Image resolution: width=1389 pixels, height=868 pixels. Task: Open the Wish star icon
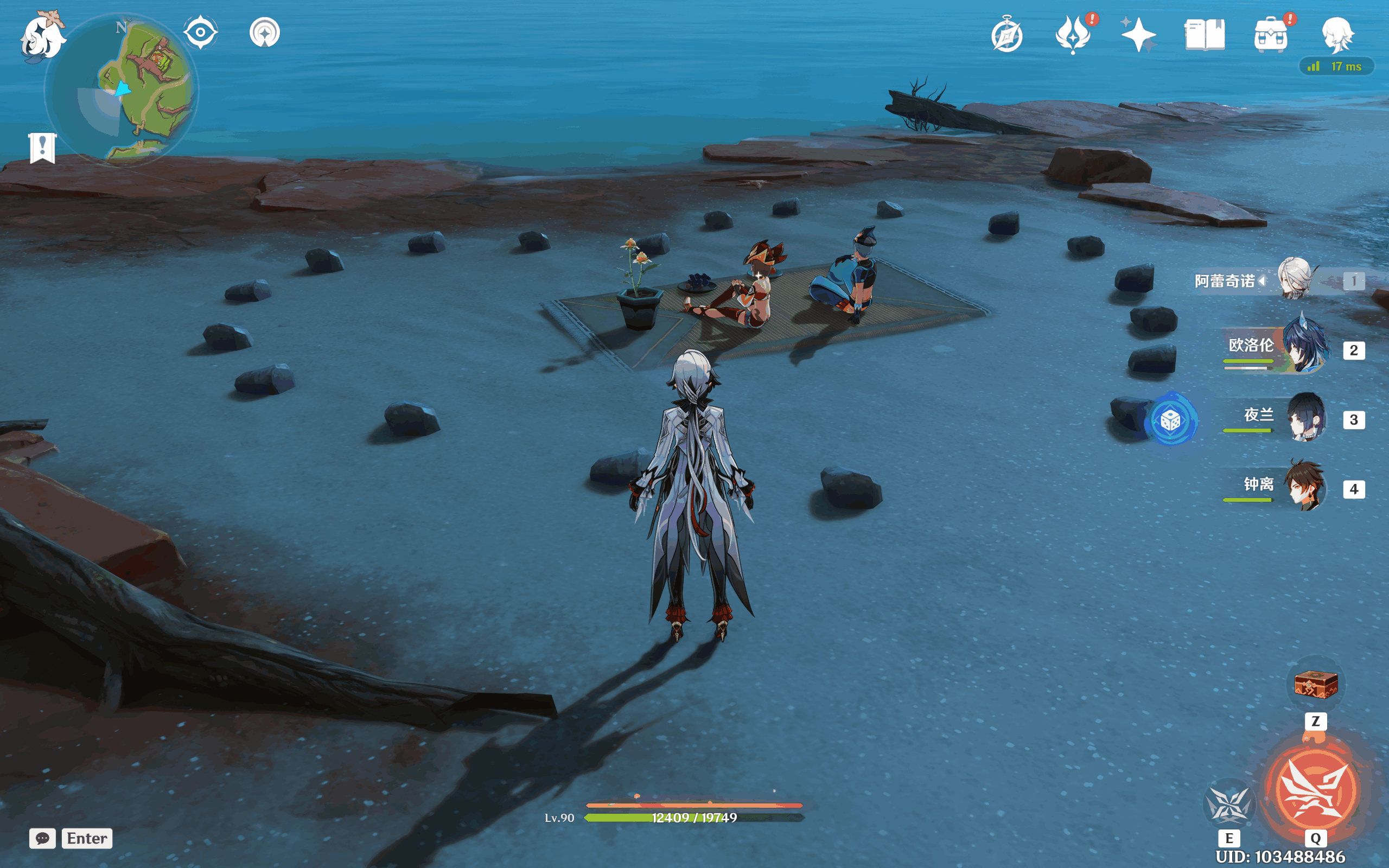click(1138, 34)
